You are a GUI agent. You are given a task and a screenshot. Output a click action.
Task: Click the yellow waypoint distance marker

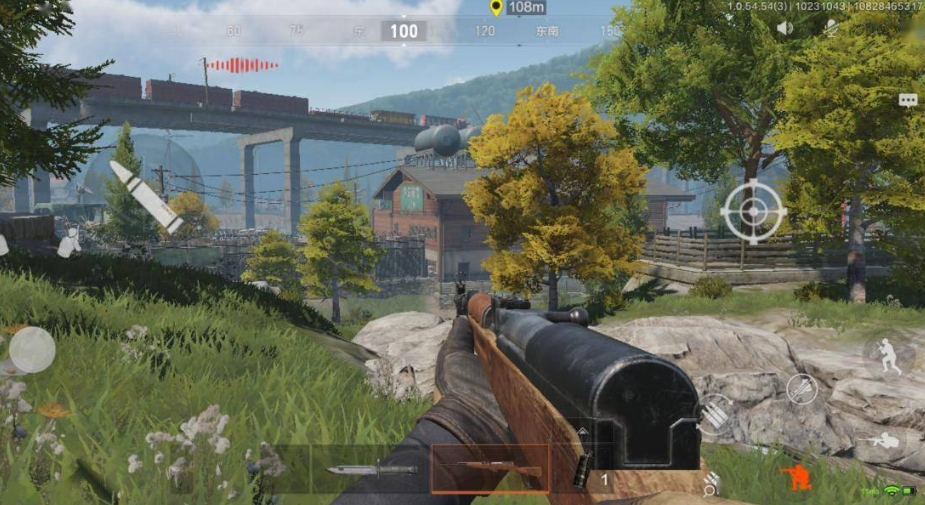(496, 8)
